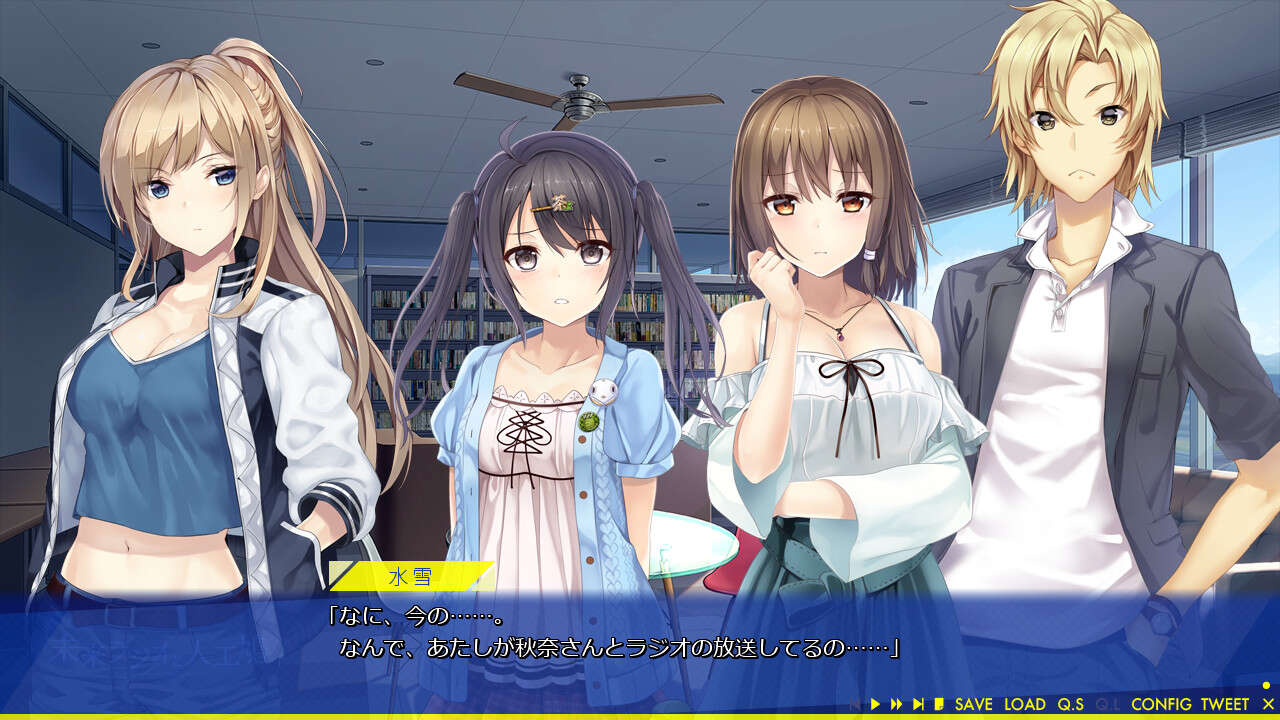Viewport: 1280px width, 720px height.
Task: Start auto-play with the single triangle icon
Action: tap(876, 705)
